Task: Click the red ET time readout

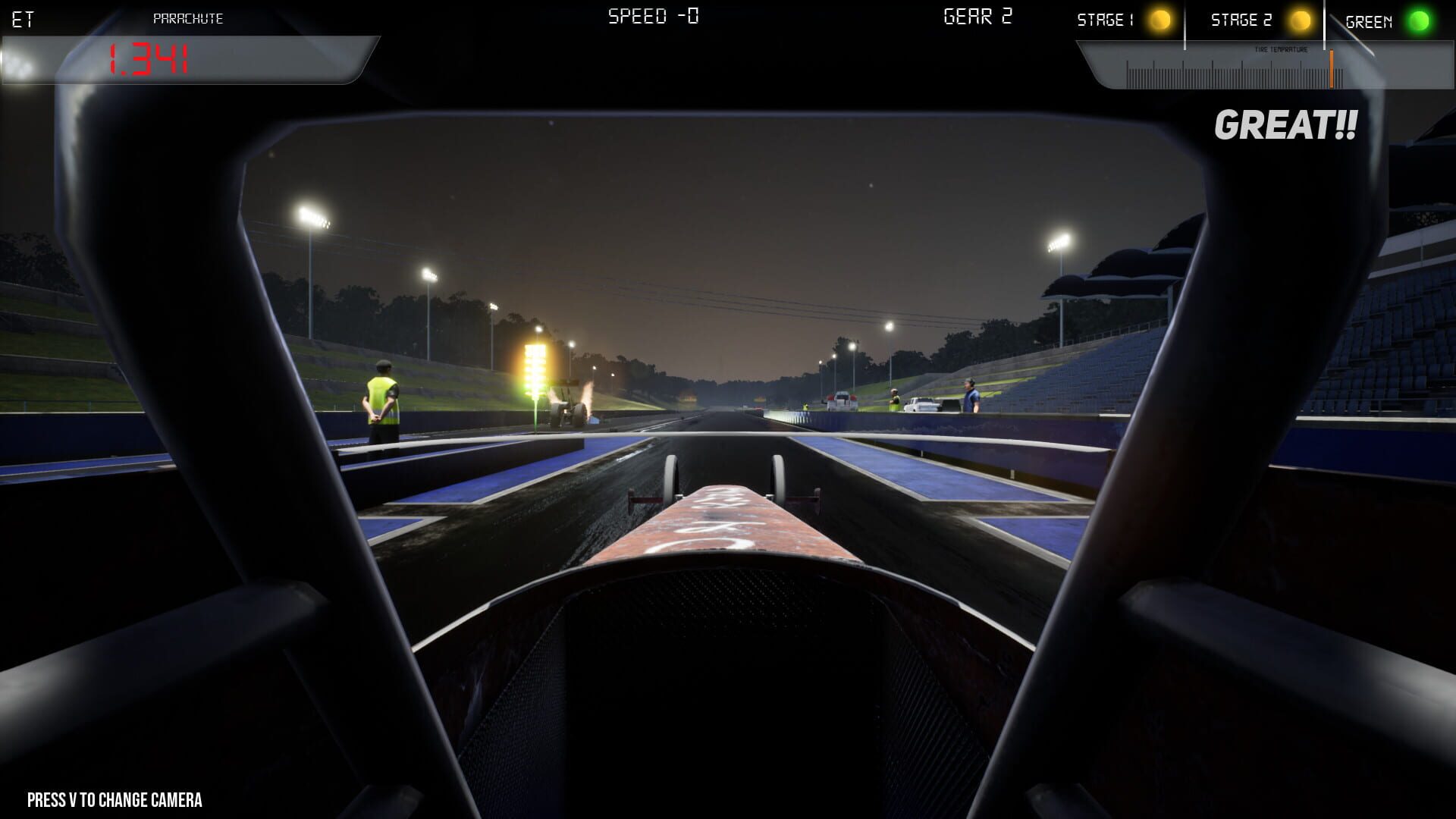Action: point(150,58)
